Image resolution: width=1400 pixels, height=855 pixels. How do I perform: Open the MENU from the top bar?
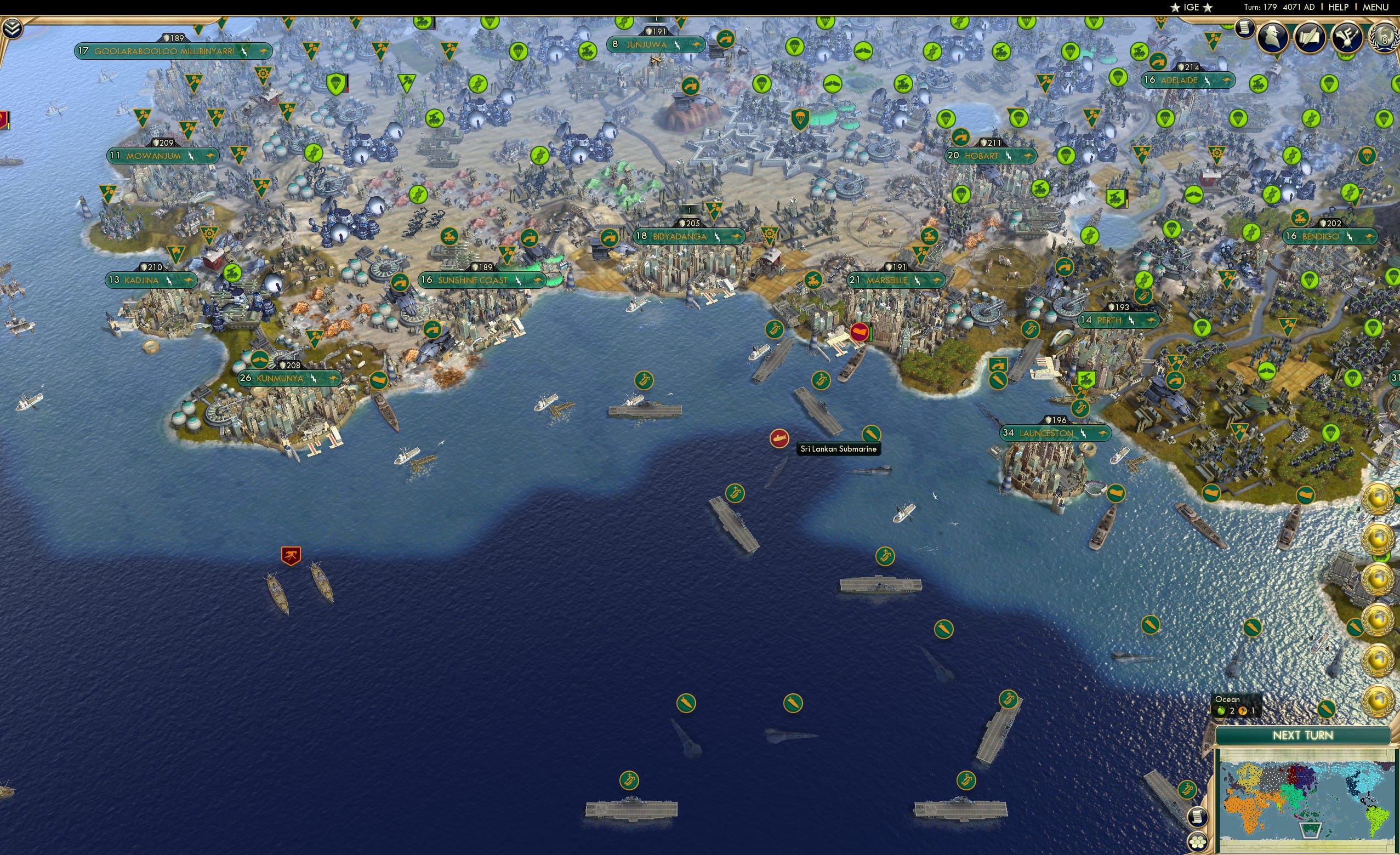click(1375, 7)
